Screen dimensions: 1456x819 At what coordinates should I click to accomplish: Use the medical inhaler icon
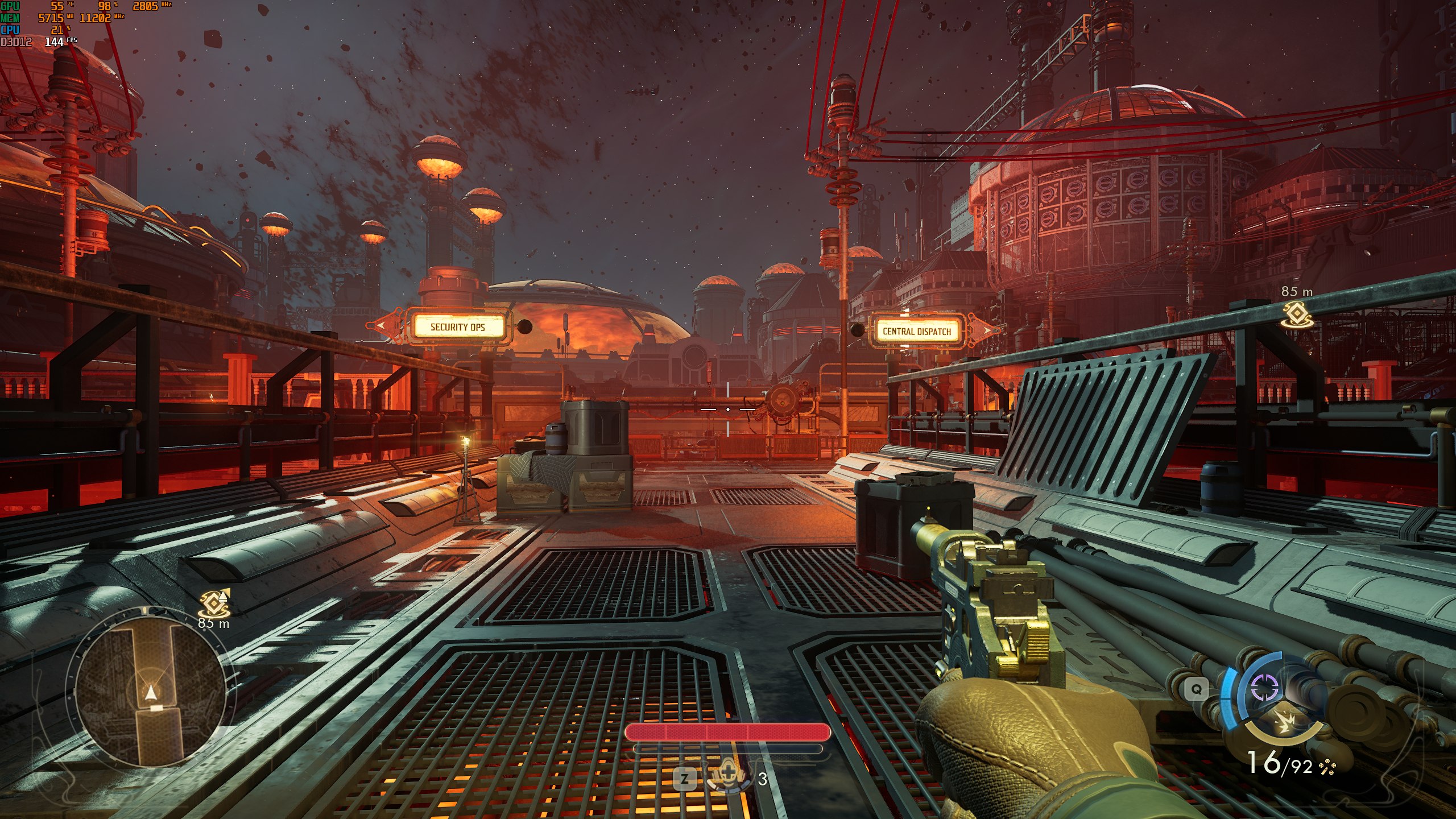(727, 777)
